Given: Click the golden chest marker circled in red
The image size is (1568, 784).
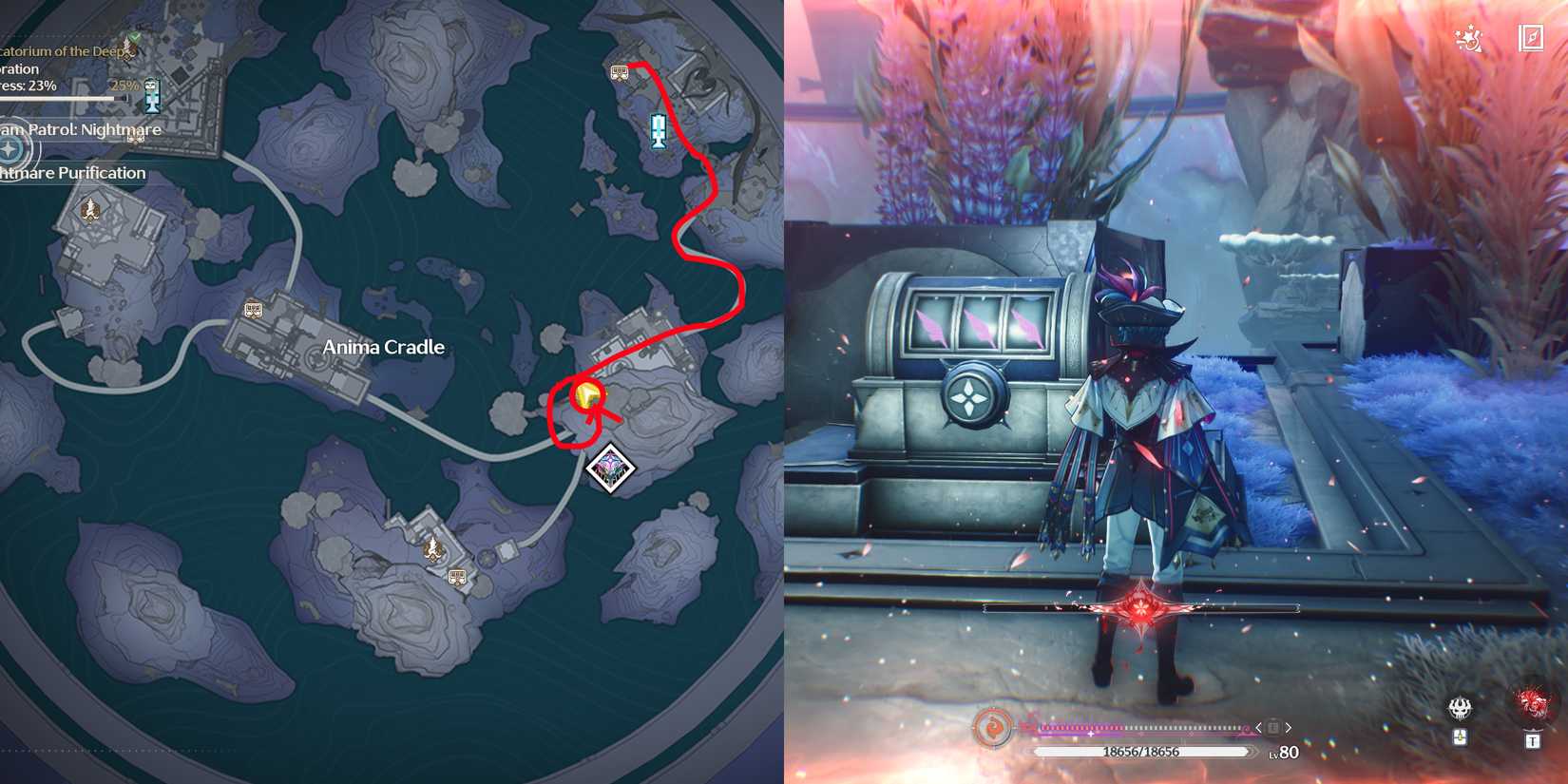Looking at the screenshot, I should click(x=586, y=397).
